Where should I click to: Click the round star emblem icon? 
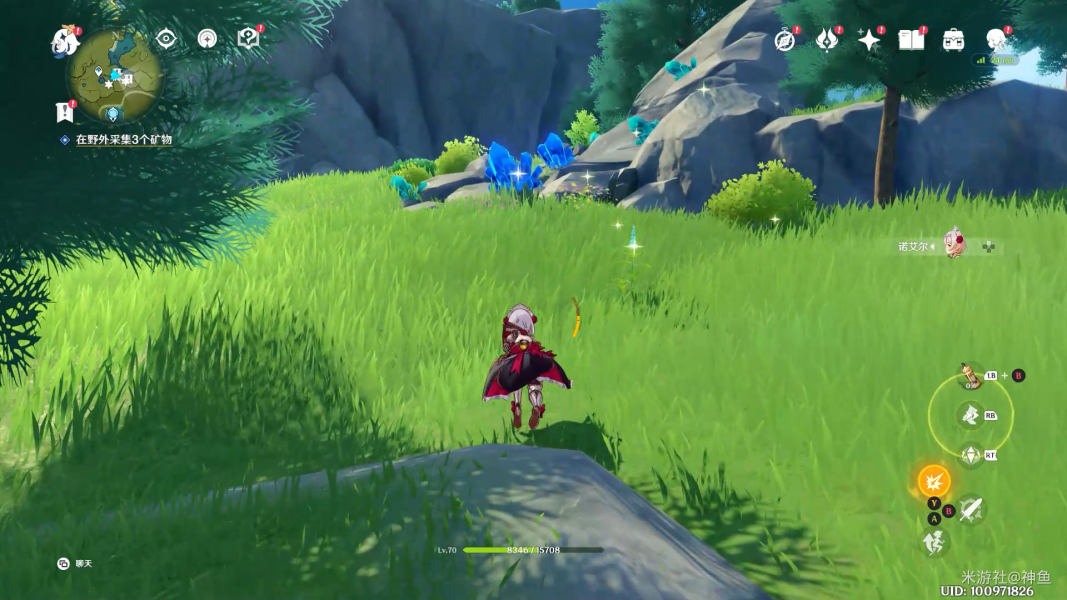[x=207, y=39]
